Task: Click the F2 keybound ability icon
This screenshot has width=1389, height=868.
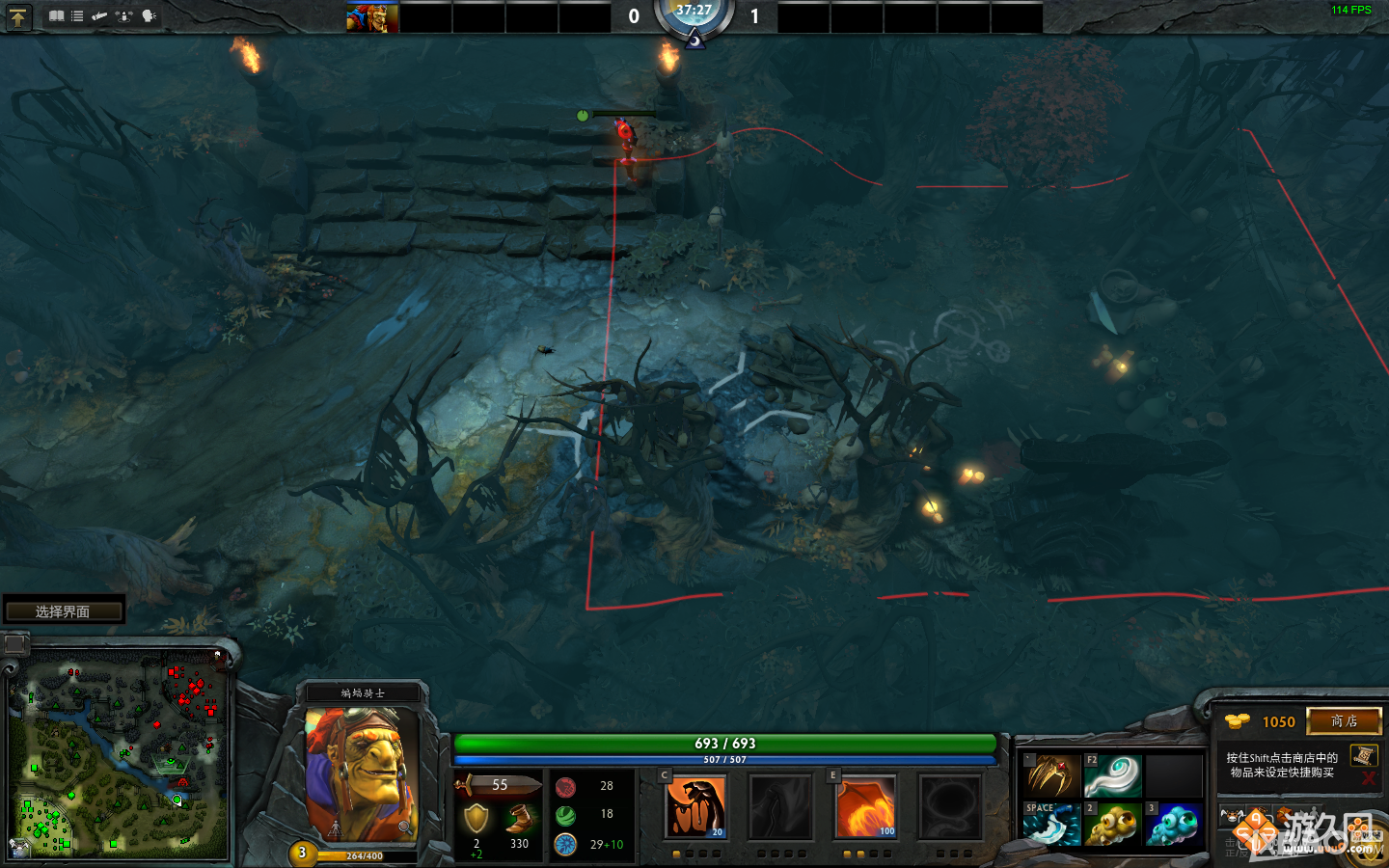Action: [1111, 773]
